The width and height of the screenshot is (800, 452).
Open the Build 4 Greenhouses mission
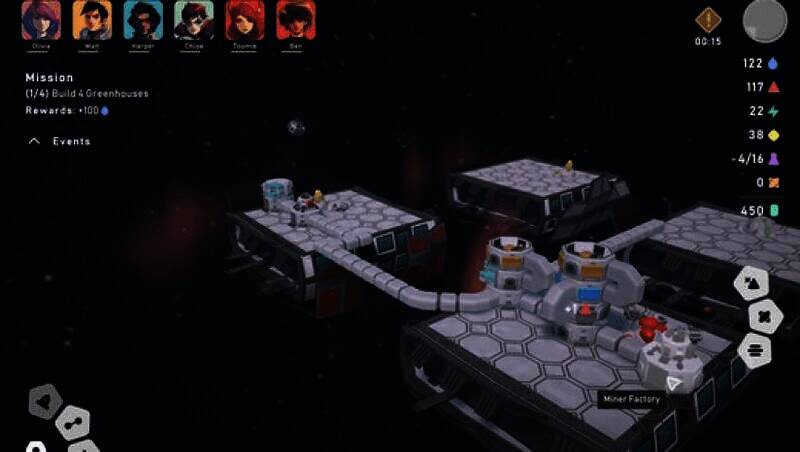pyautogui.click(x=88, y=94)
